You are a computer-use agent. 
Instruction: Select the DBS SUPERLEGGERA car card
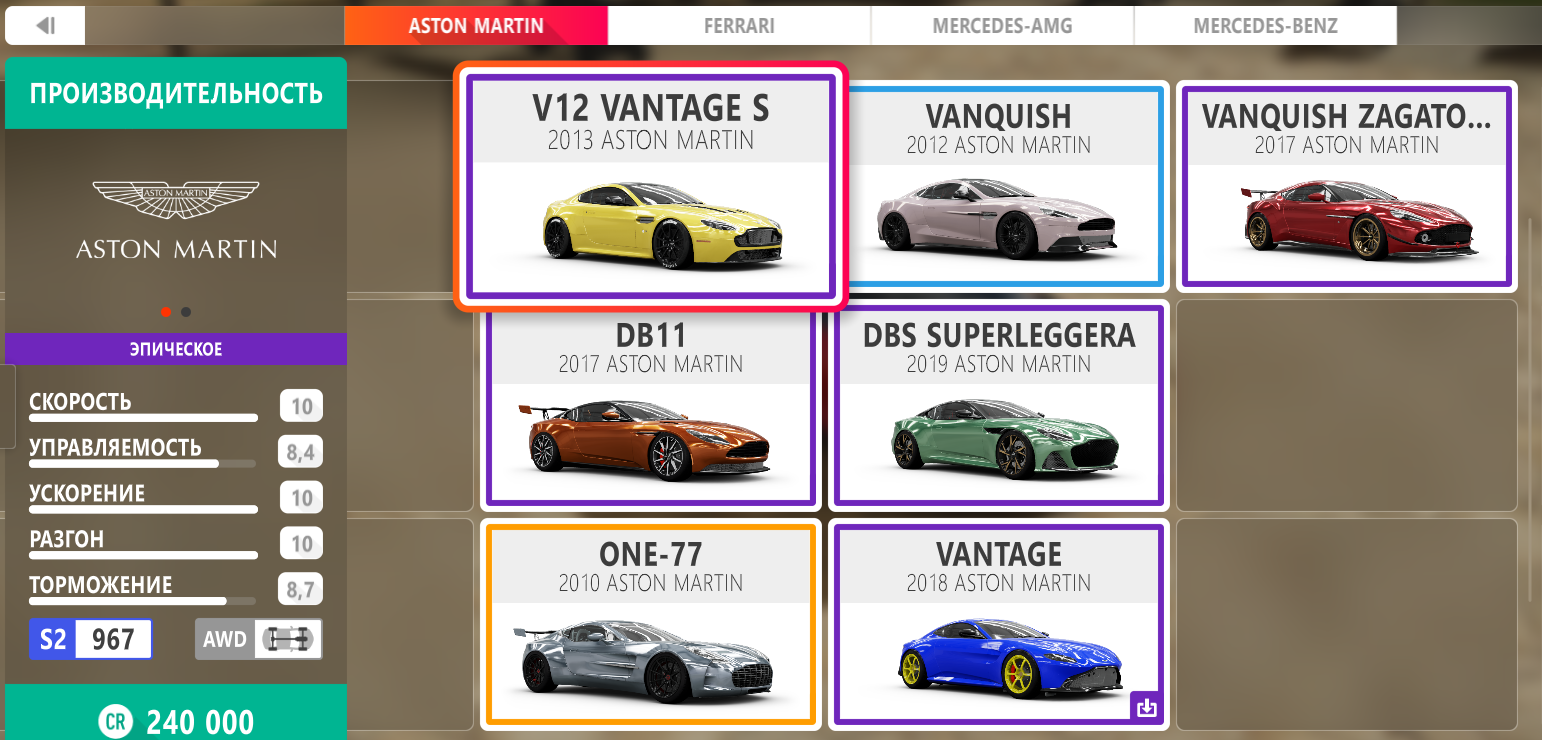(997, 405)
